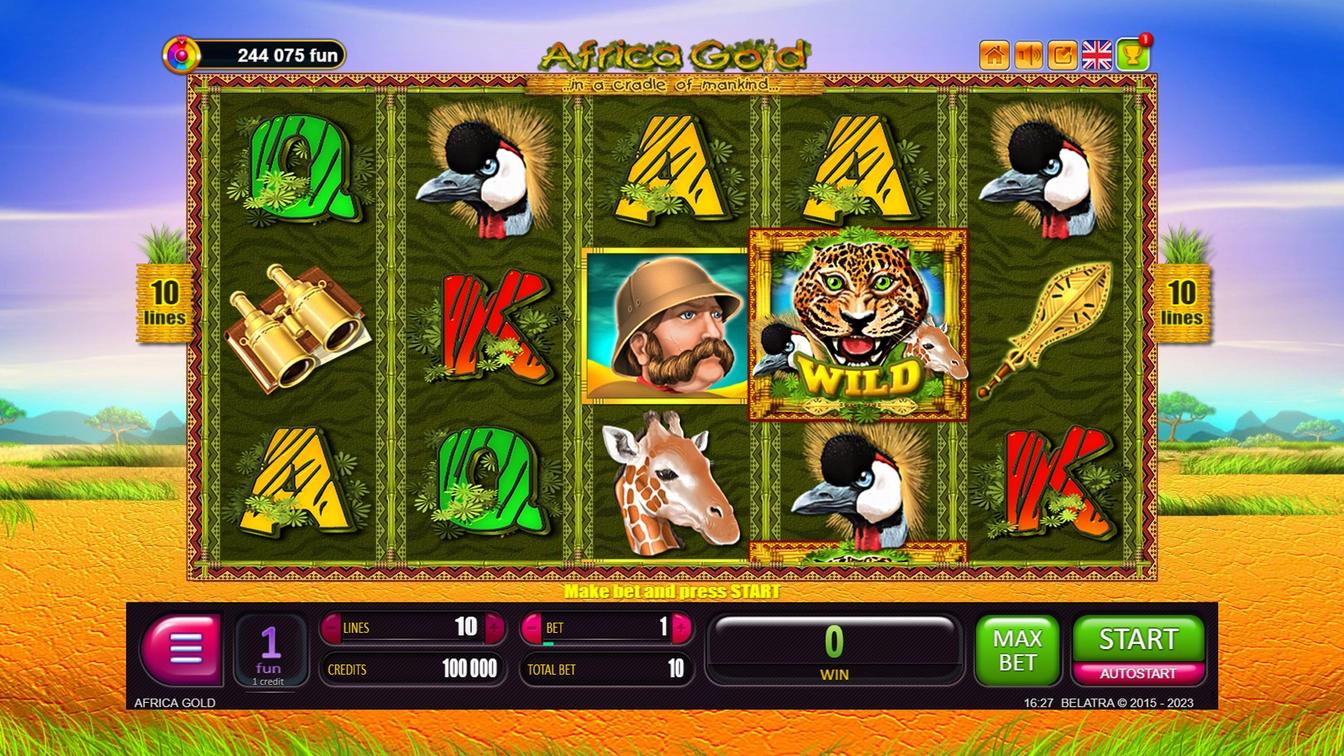The width and height of the screenshot is (1344, 756).
Task: Open achievements via the trophy icon
Action: point(1130,55)
